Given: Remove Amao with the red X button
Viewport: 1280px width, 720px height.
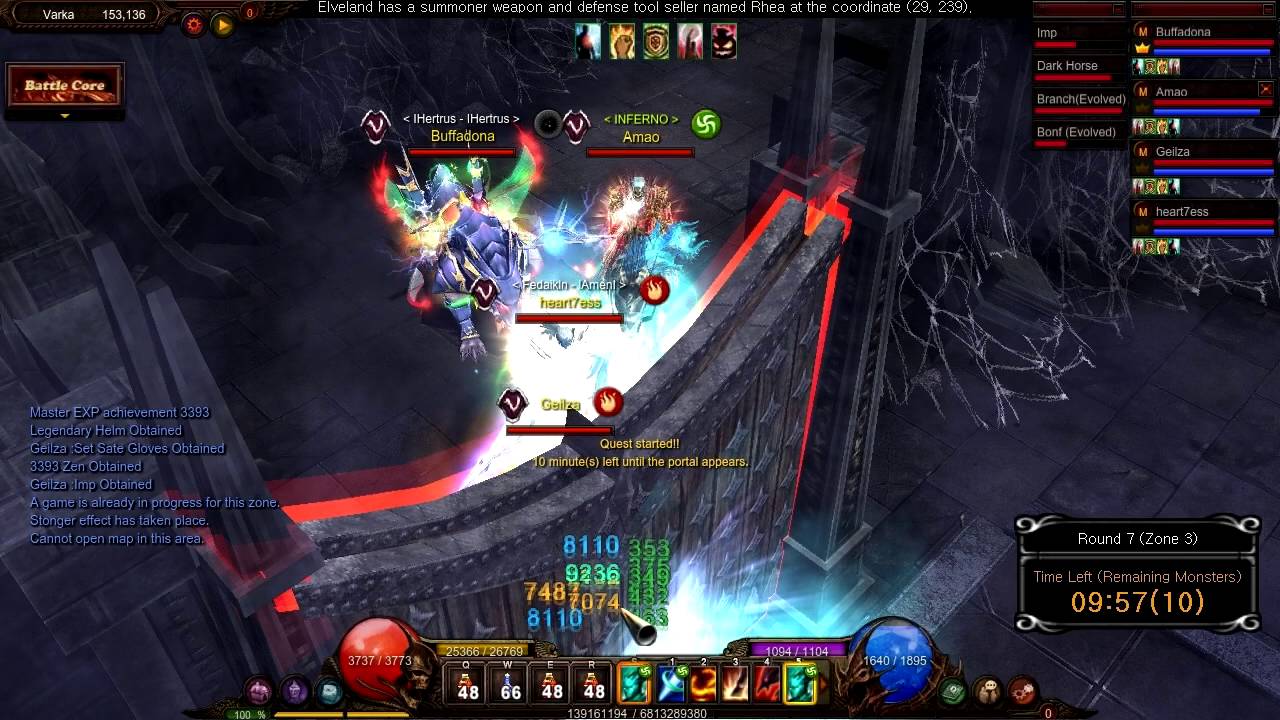Looking at the screenshot, I should point(1265,90).
